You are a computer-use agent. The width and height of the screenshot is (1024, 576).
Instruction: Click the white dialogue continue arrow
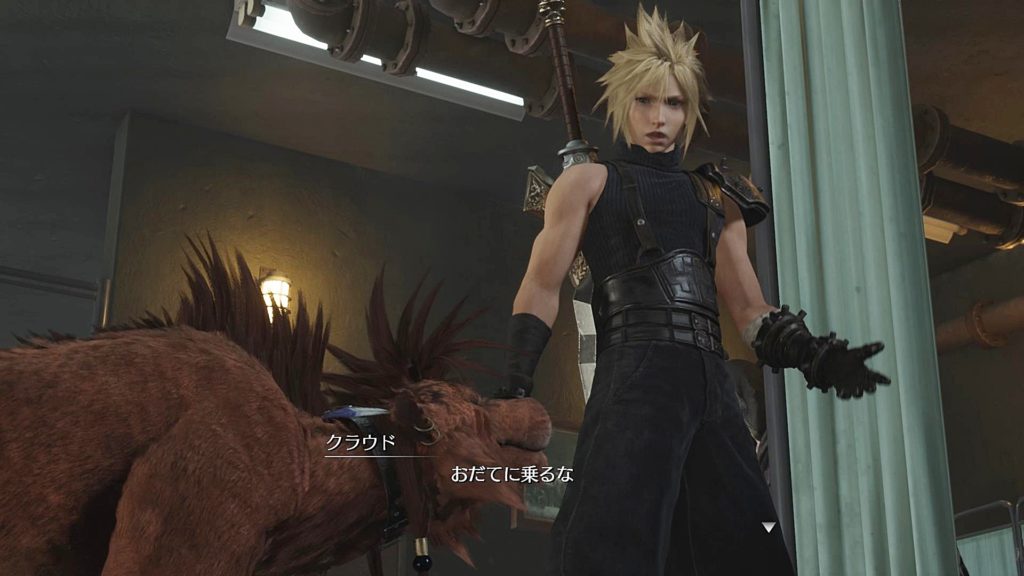768,526
